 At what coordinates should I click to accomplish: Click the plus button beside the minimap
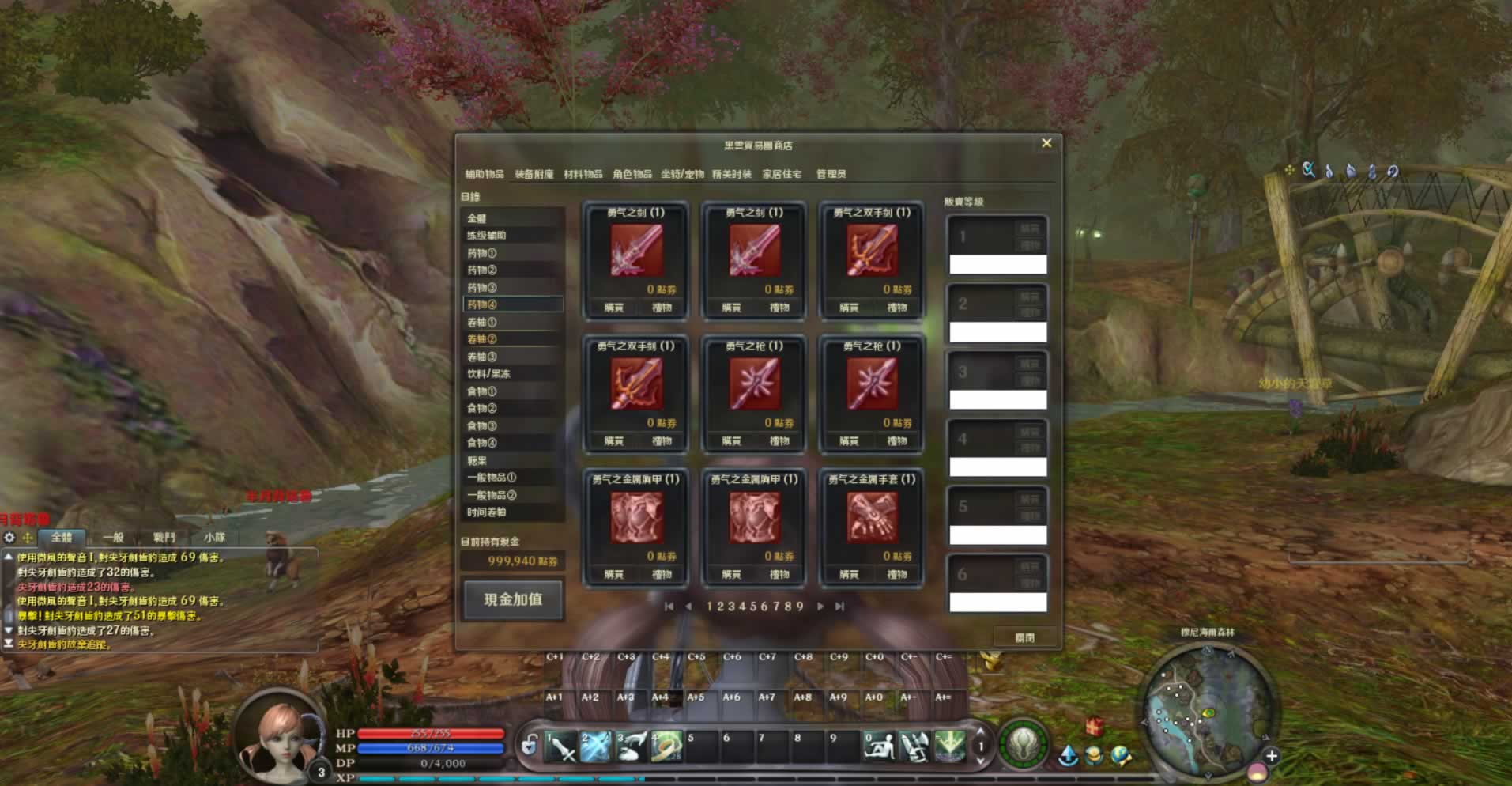pyautogui.click(x=1271, y=756)
